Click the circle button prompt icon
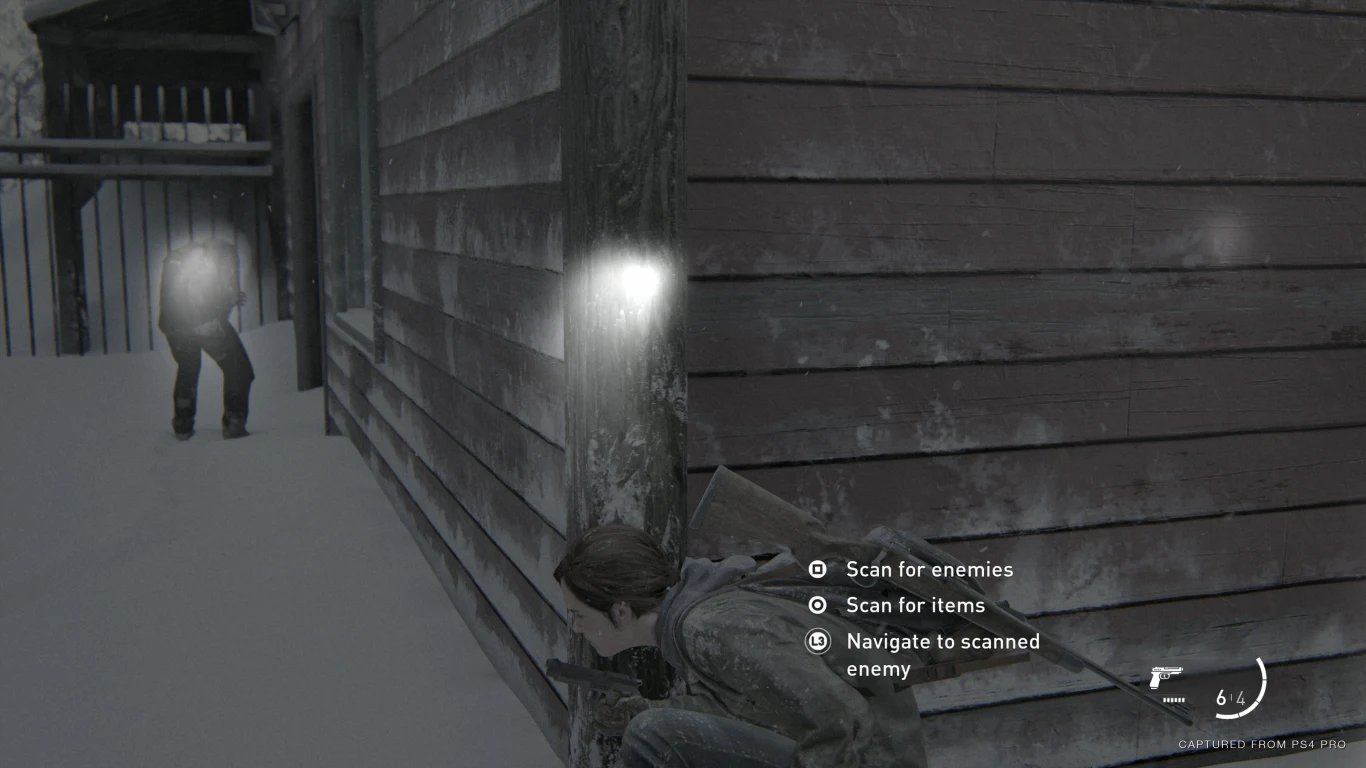Screen dimensions: 1366x768 tap(817, 605)
